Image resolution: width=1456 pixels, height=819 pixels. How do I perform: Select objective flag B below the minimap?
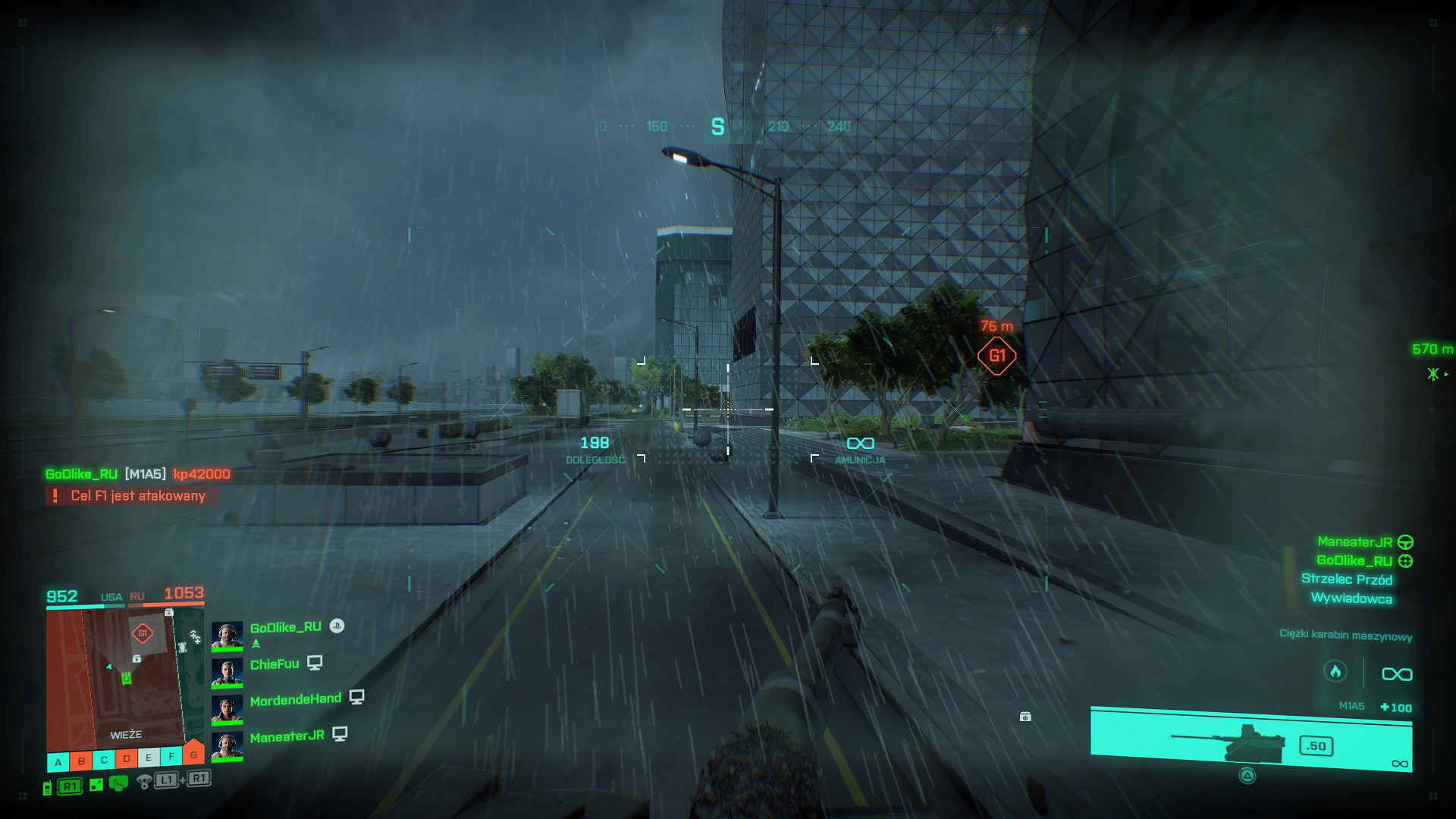tap(81, 761)
